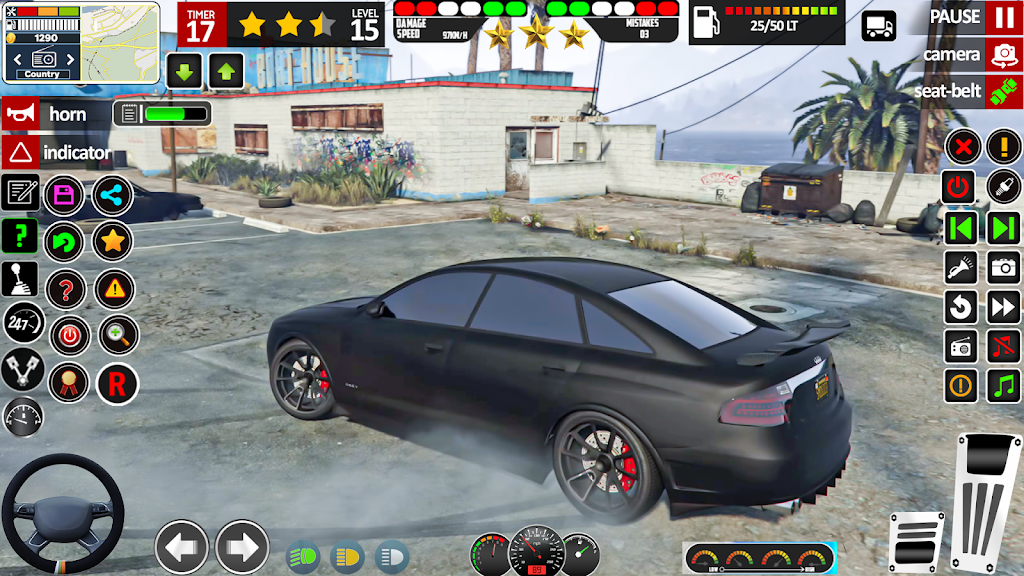Image resolution: width=1024 pixels, height=576 pixels.
Task: Take a photo with the camera snapshot icon
Action: click(1003, 267)
